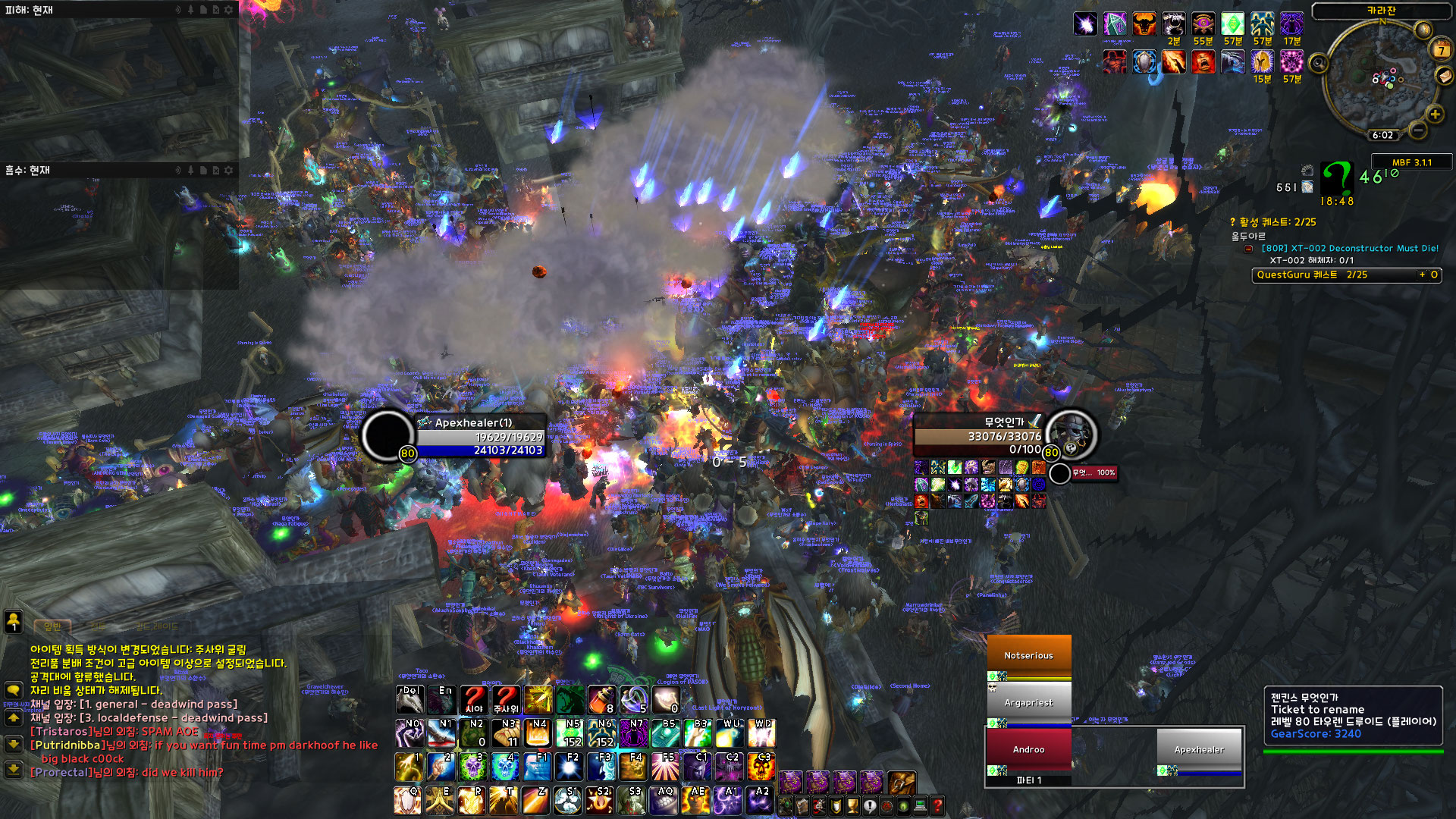This screenshot has width=1456, height=819.
Task: Target Apexhealer in the raid frames
Action: [x=1199, y=749]
